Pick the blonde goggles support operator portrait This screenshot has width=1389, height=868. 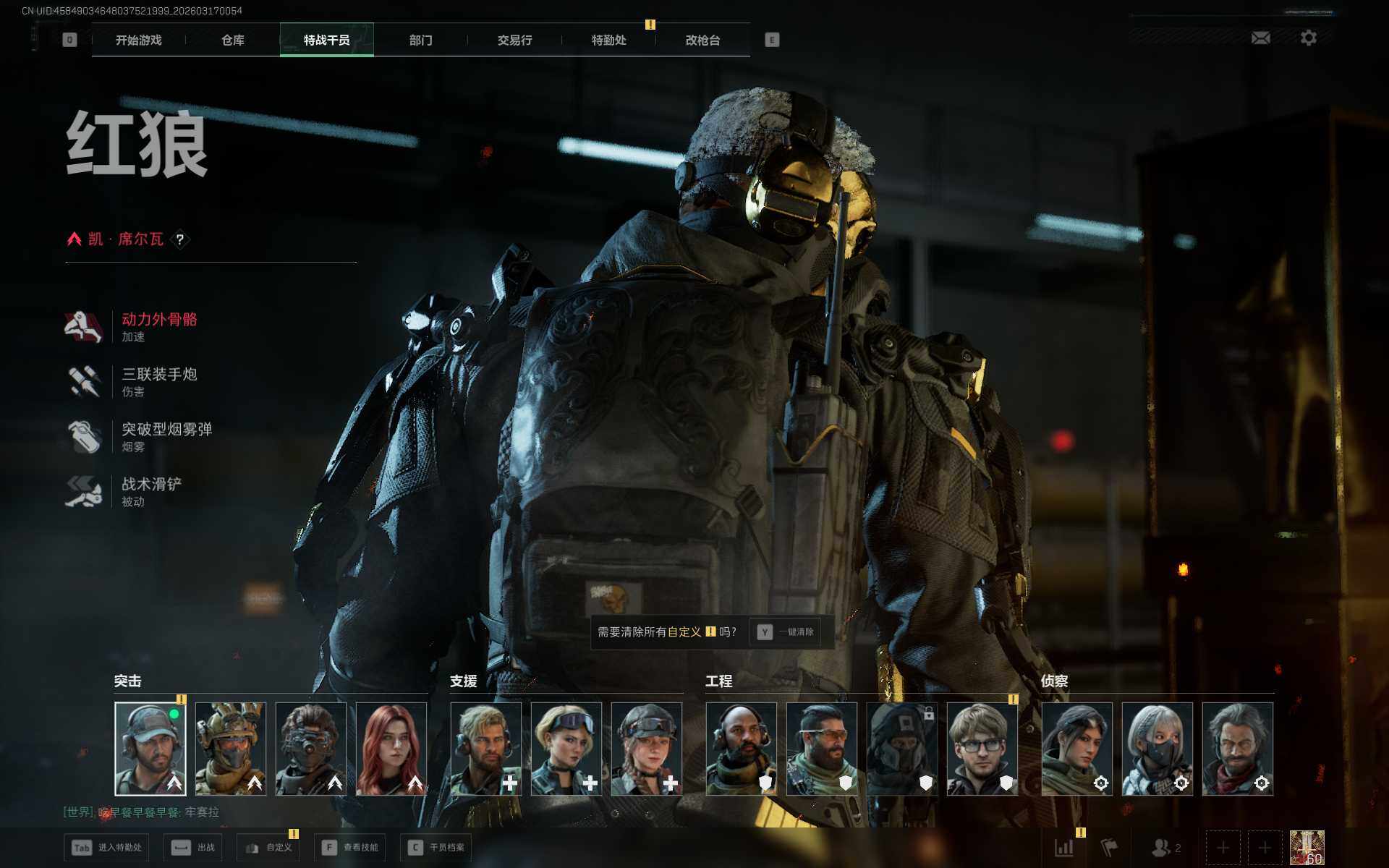566,749
